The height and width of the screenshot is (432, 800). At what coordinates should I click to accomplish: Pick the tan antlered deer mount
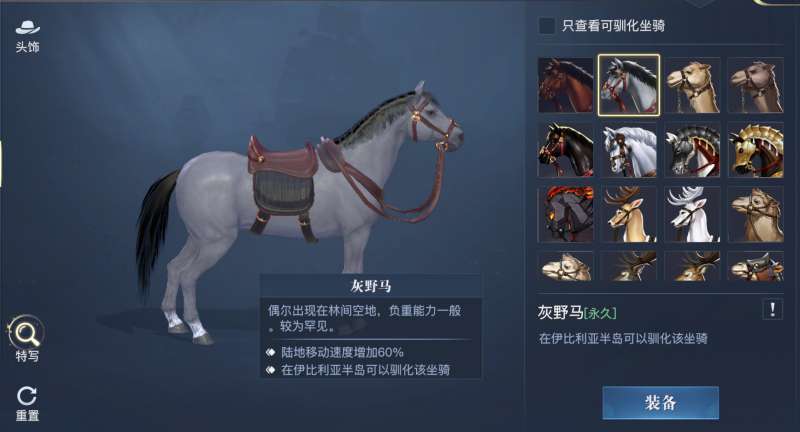pyautogui.click(x=628, y=214)
